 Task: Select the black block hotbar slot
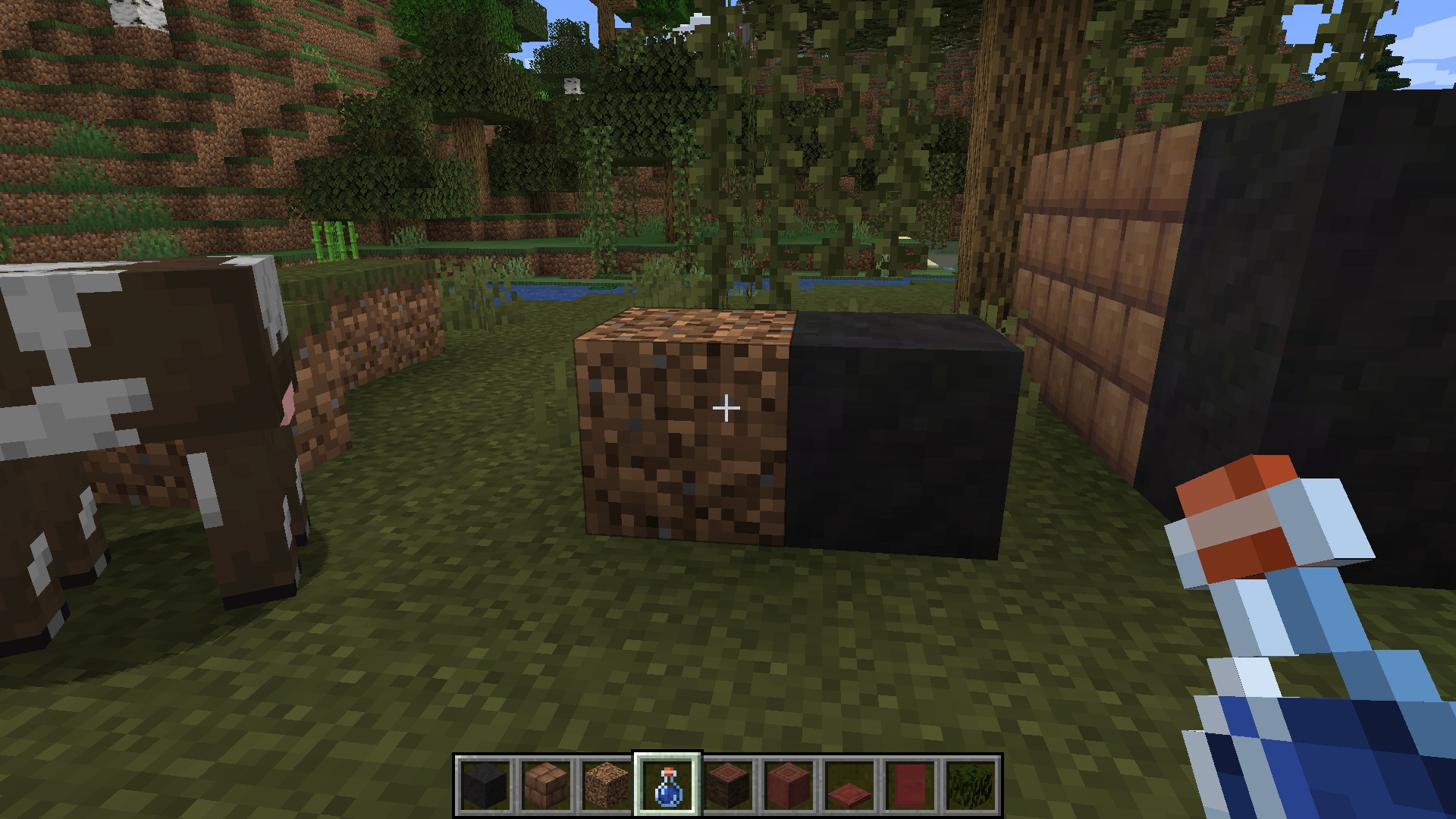[x=485, y=784]
